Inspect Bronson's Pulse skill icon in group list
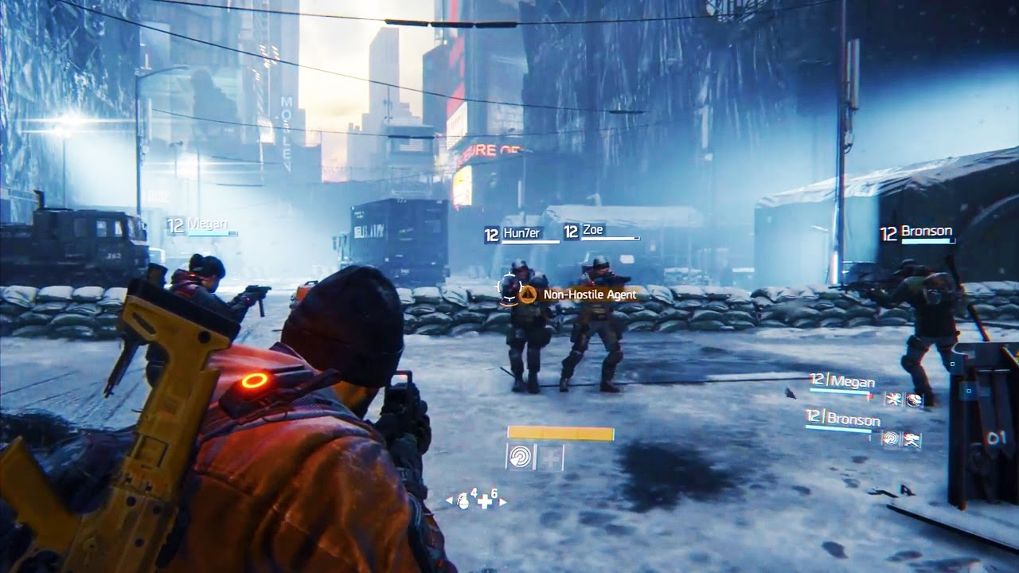1019x573 pixels. click(x=890, y=438)
